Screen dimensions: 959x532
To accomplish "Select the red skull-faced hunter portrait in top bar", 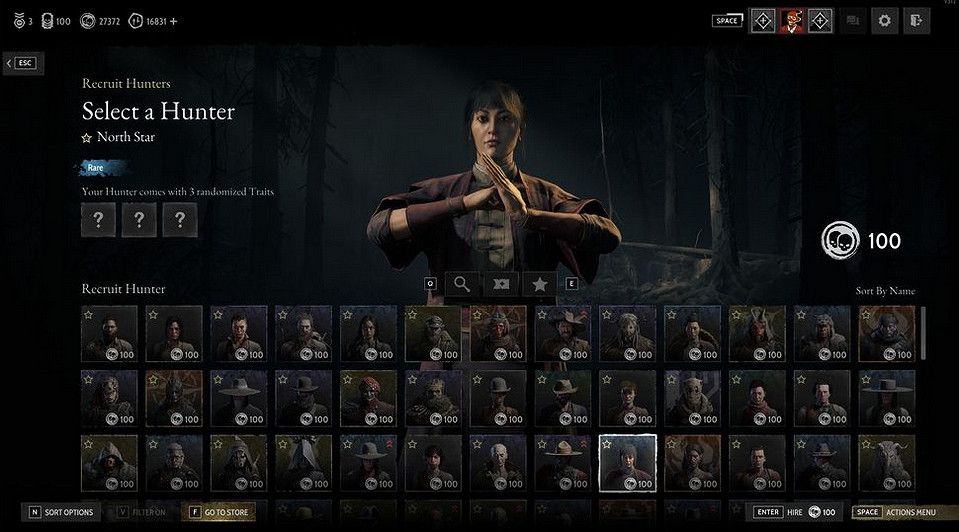I will pos(792,20).
